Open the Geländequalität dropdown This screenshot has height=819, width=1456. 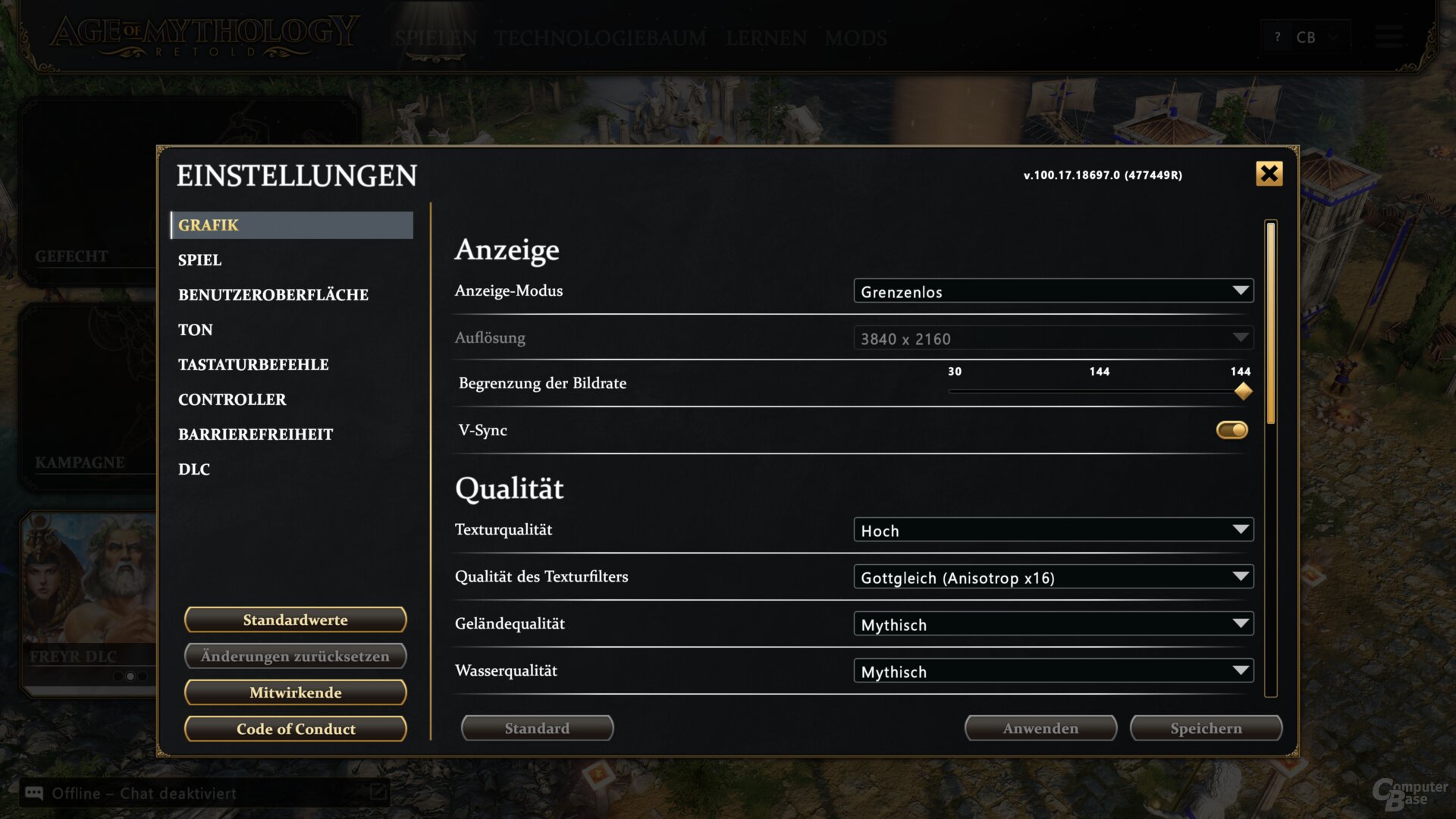(x=1054, y=623)
